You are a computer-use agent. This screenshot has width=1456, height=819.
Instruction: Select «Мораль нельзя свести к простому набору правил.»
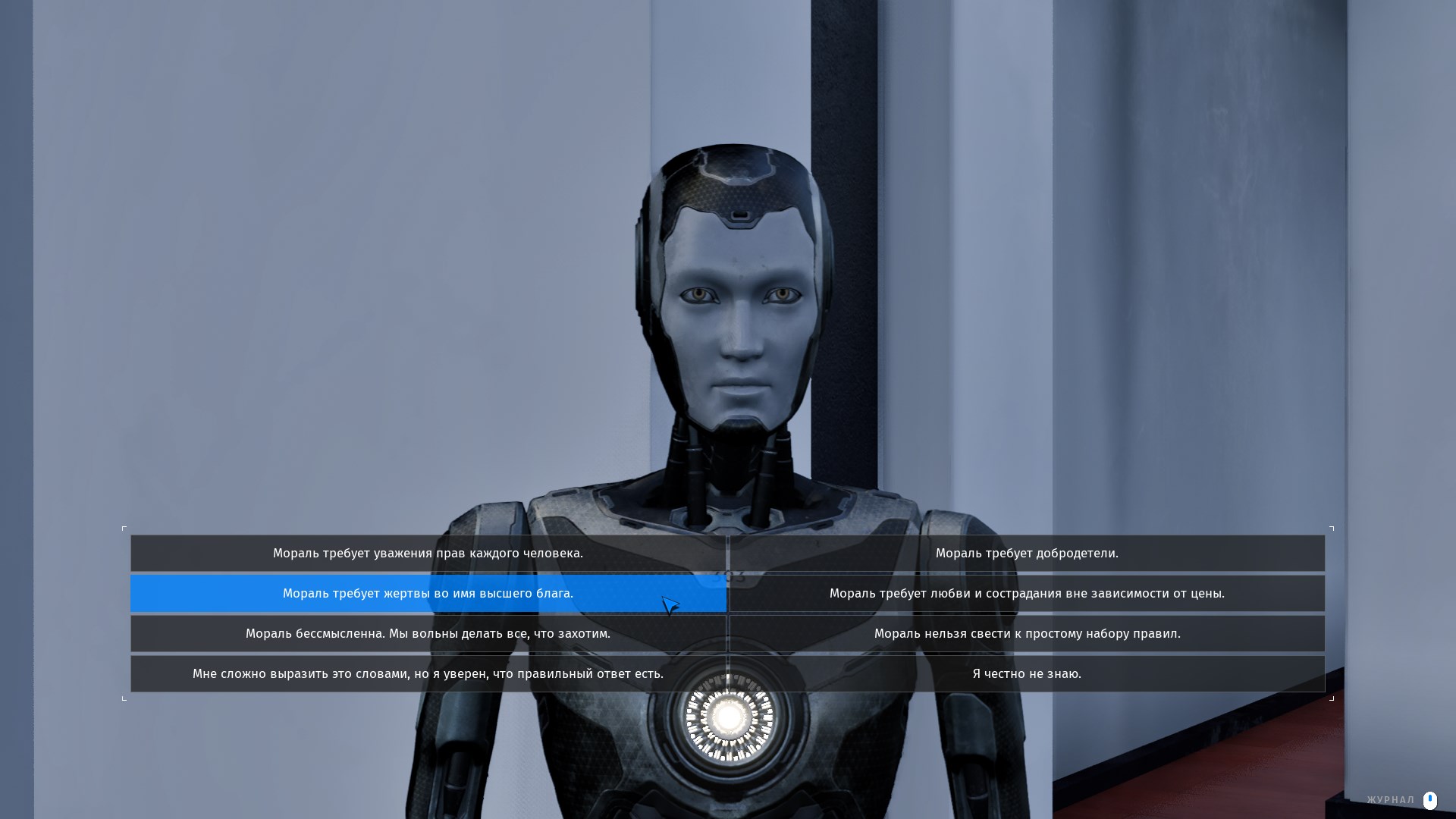[1027, 633]
